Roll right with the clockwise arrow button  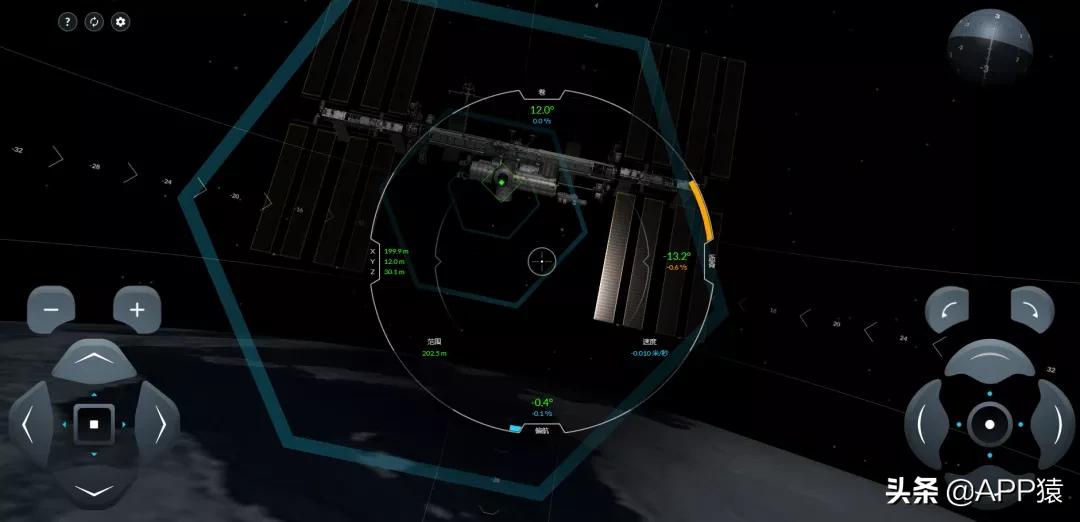[x=1031, y=310]
